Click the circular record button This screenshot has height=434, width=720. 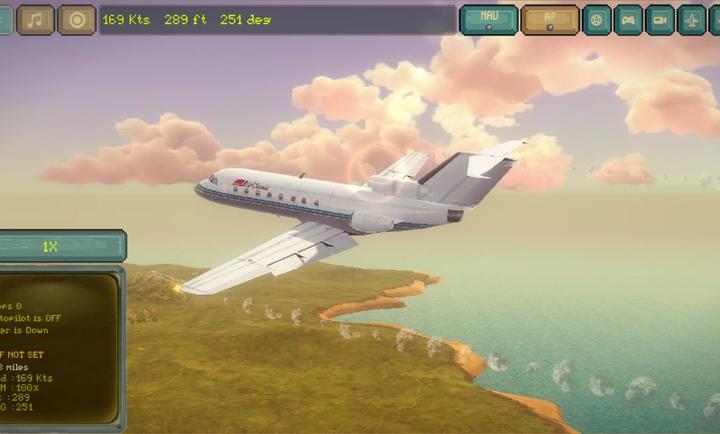click(x=76, y=19)
